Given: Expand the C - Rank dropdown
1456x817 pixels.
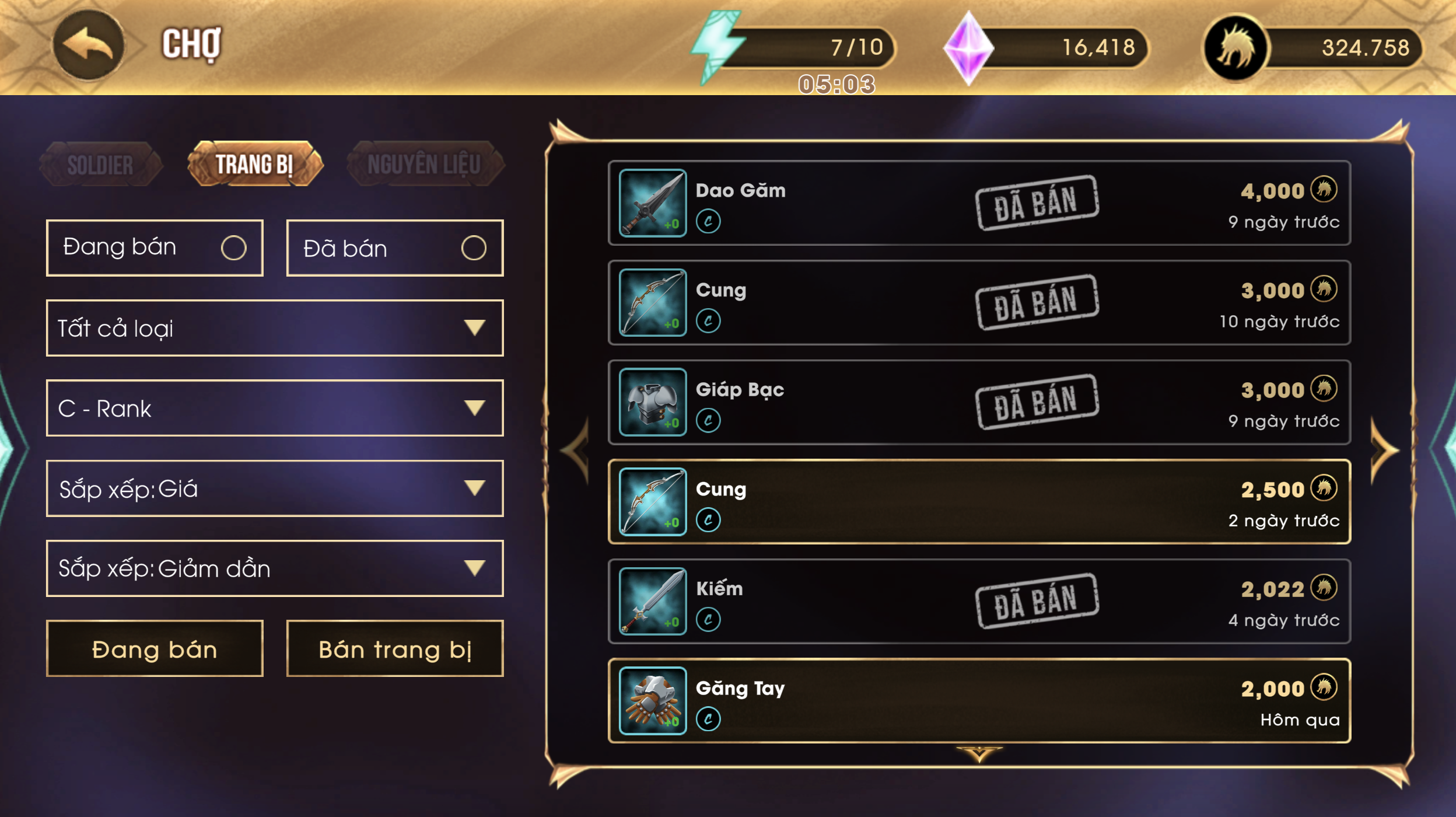Looking at the screenshot, I should coord(274,408).
